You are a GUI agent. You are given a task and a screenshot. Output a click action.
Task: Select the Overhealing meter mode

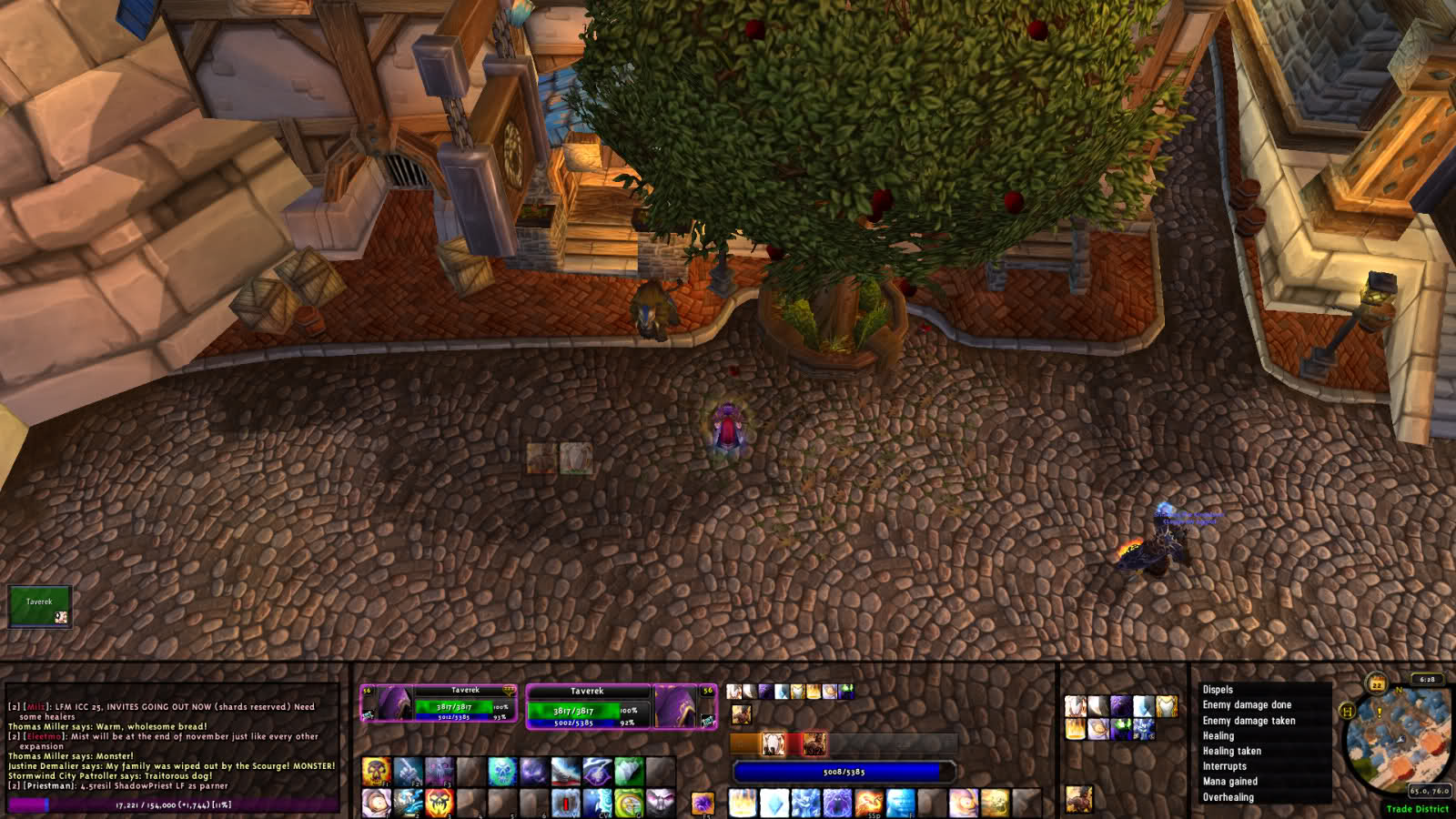click(1228, 797)
